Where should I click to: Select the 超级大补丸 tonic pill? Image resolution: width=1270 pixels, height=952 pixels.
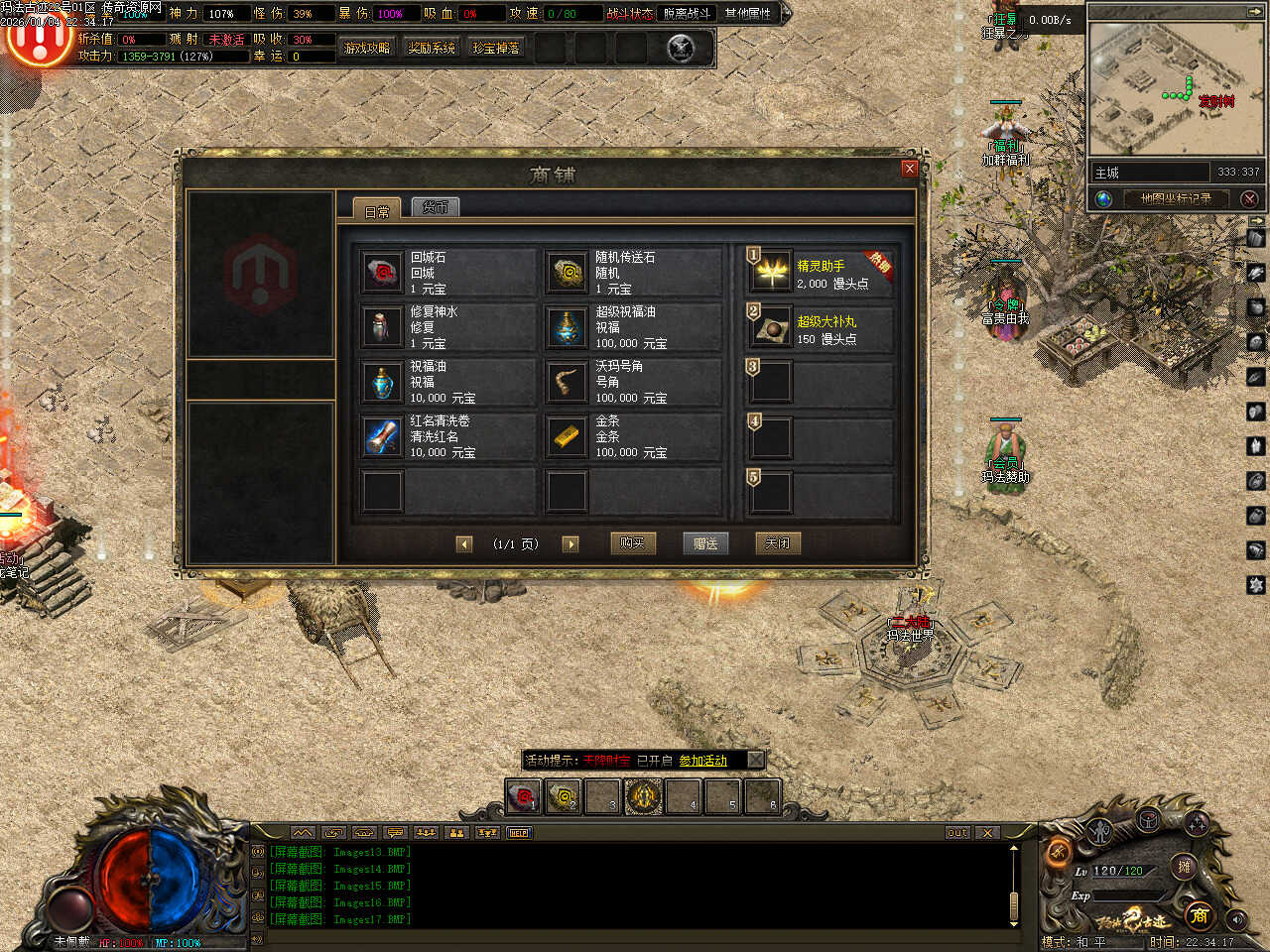tap(772, 328)
